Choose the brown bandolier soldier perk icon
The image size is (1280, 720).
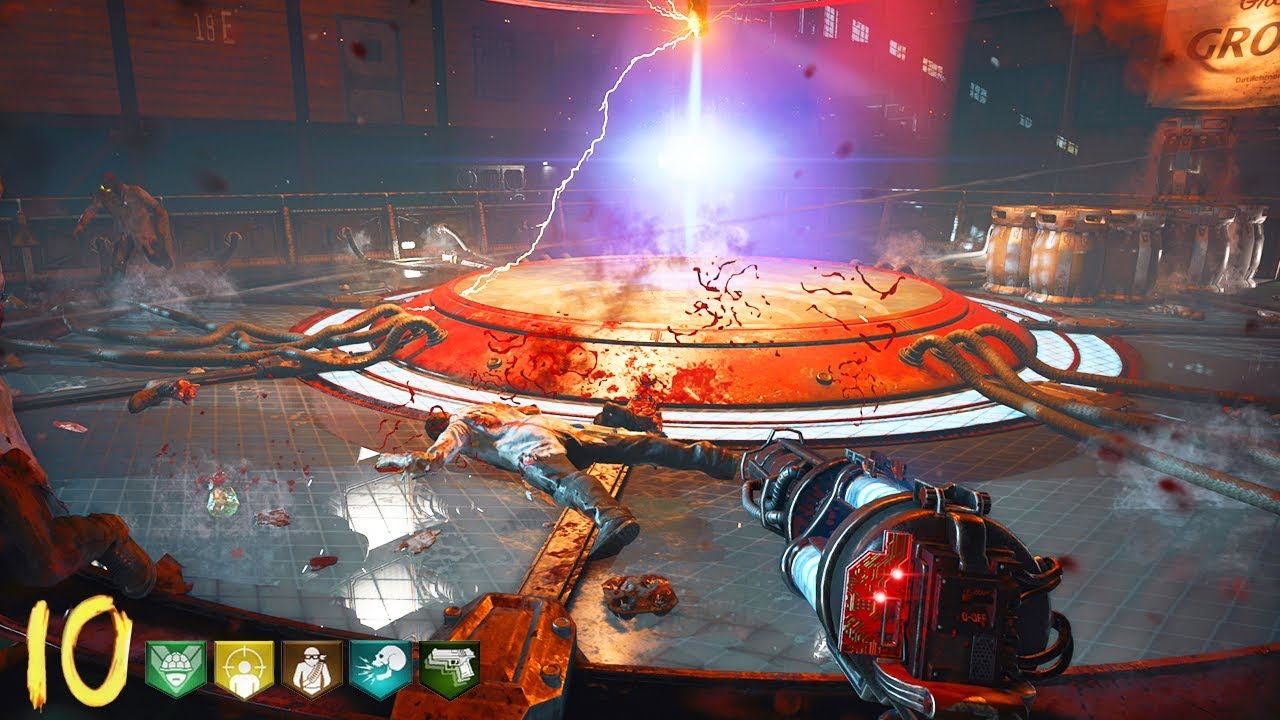(312, 668)
